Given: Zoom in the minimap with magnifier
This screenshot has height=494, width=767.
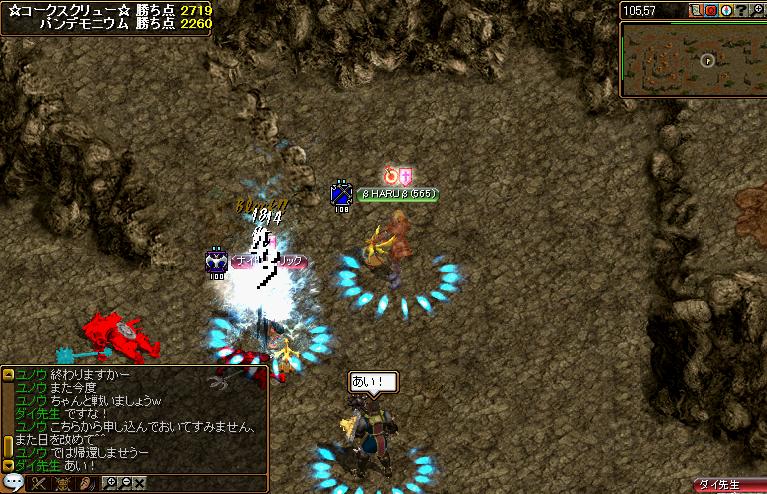Looking at the screenshot, I should pyautogui.click(x=756, y=10).
